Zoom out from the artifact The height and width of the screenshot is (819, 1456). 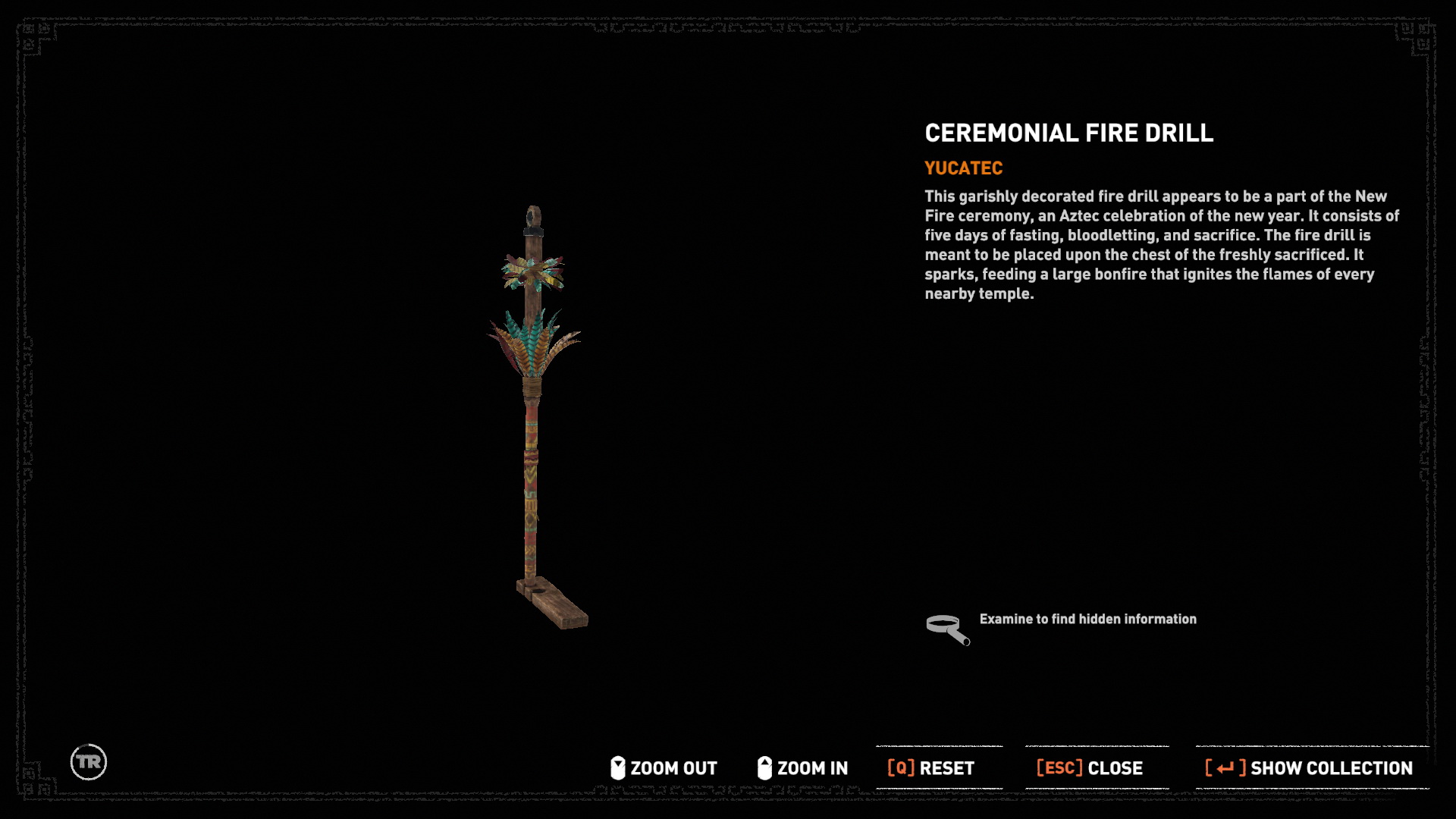pyautogui.click(x=664, y=768)
